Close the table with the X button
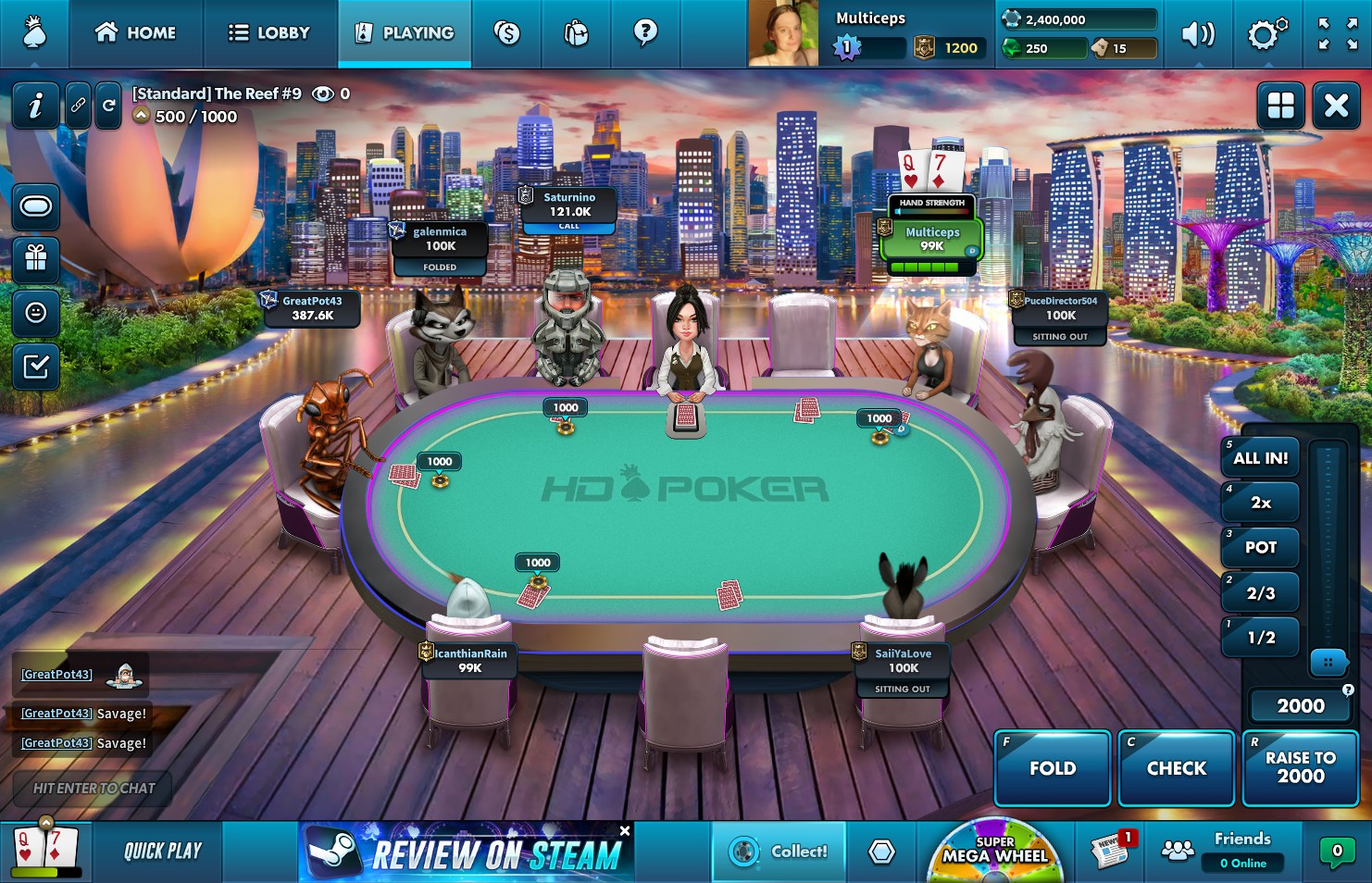Viewport: 1372px width, 883px height. 1336,106
